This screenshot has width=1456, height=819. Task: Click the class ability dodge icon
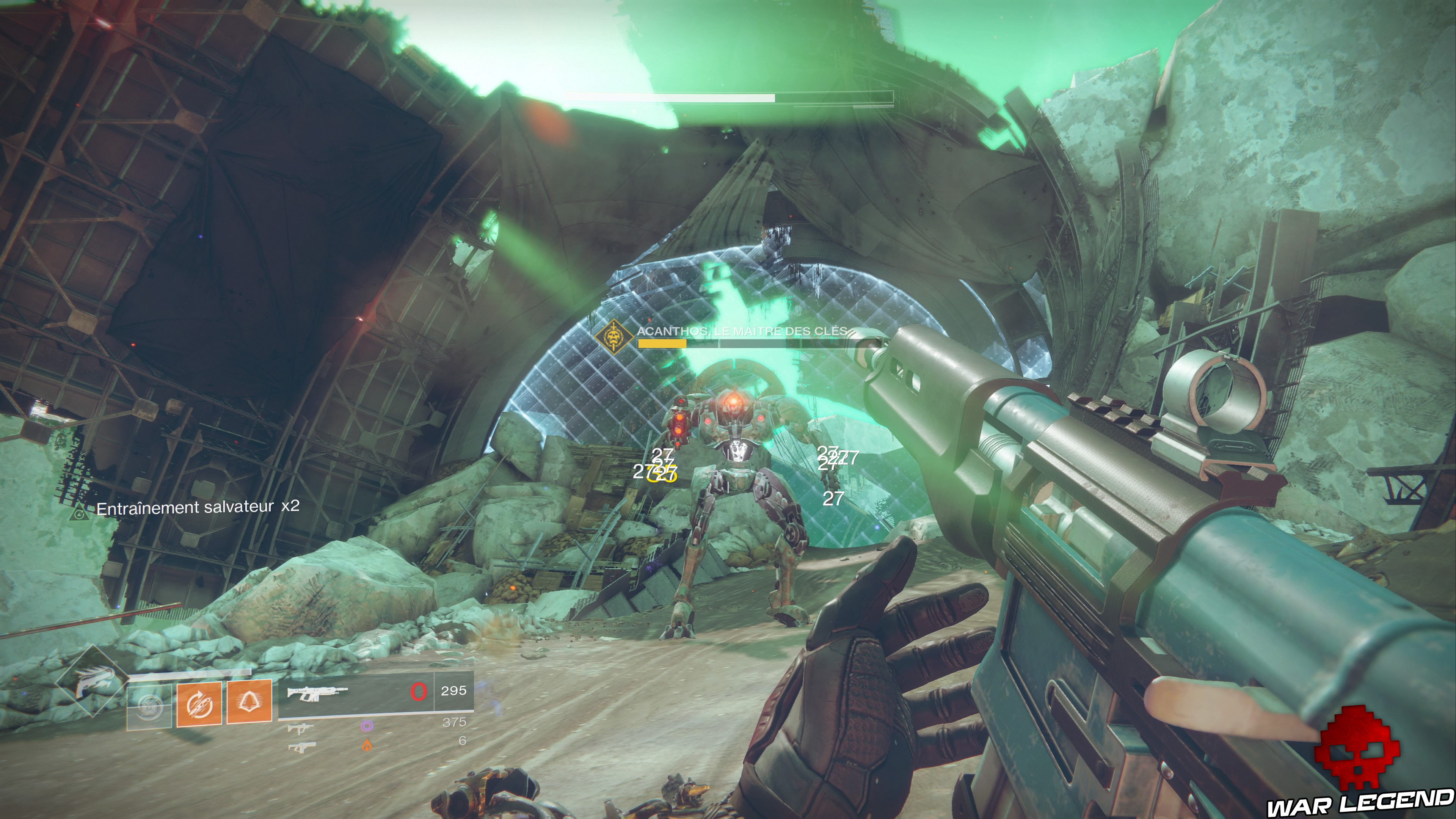tap(199, 704)
